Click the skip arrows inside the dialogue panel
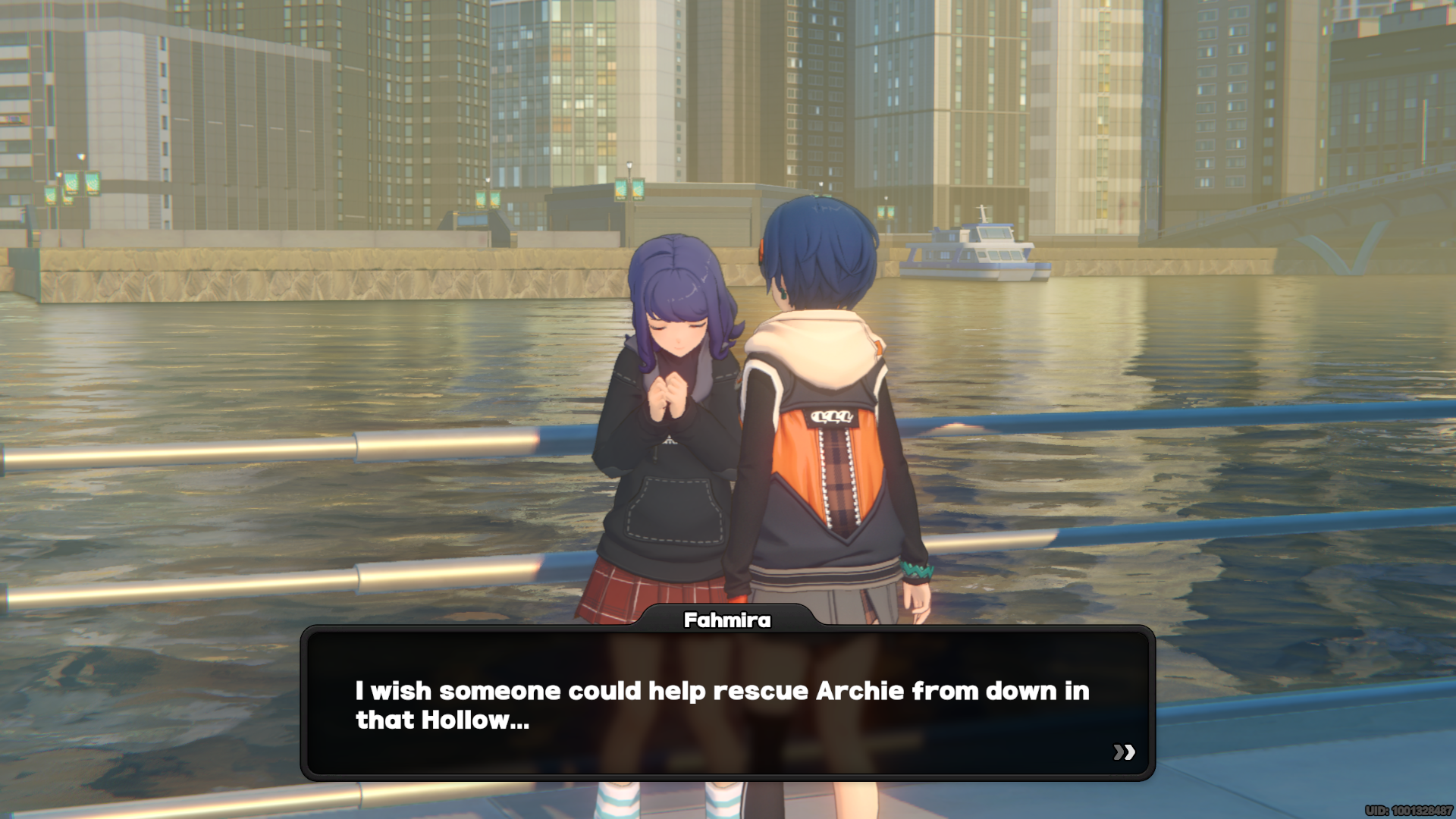 coord(1123,752)
